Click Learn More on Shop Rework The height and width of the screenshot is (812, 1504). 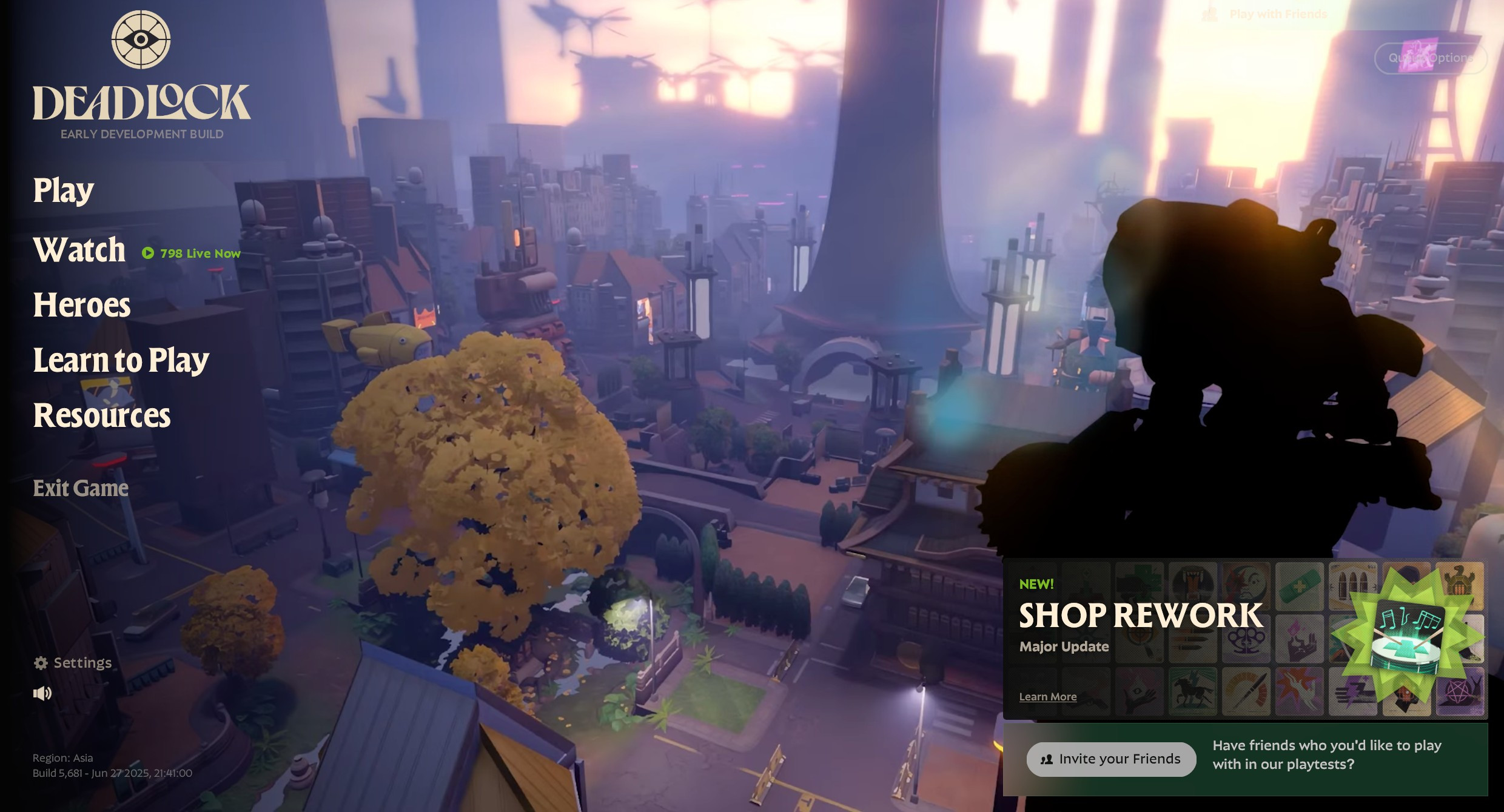coord(1048,697)
